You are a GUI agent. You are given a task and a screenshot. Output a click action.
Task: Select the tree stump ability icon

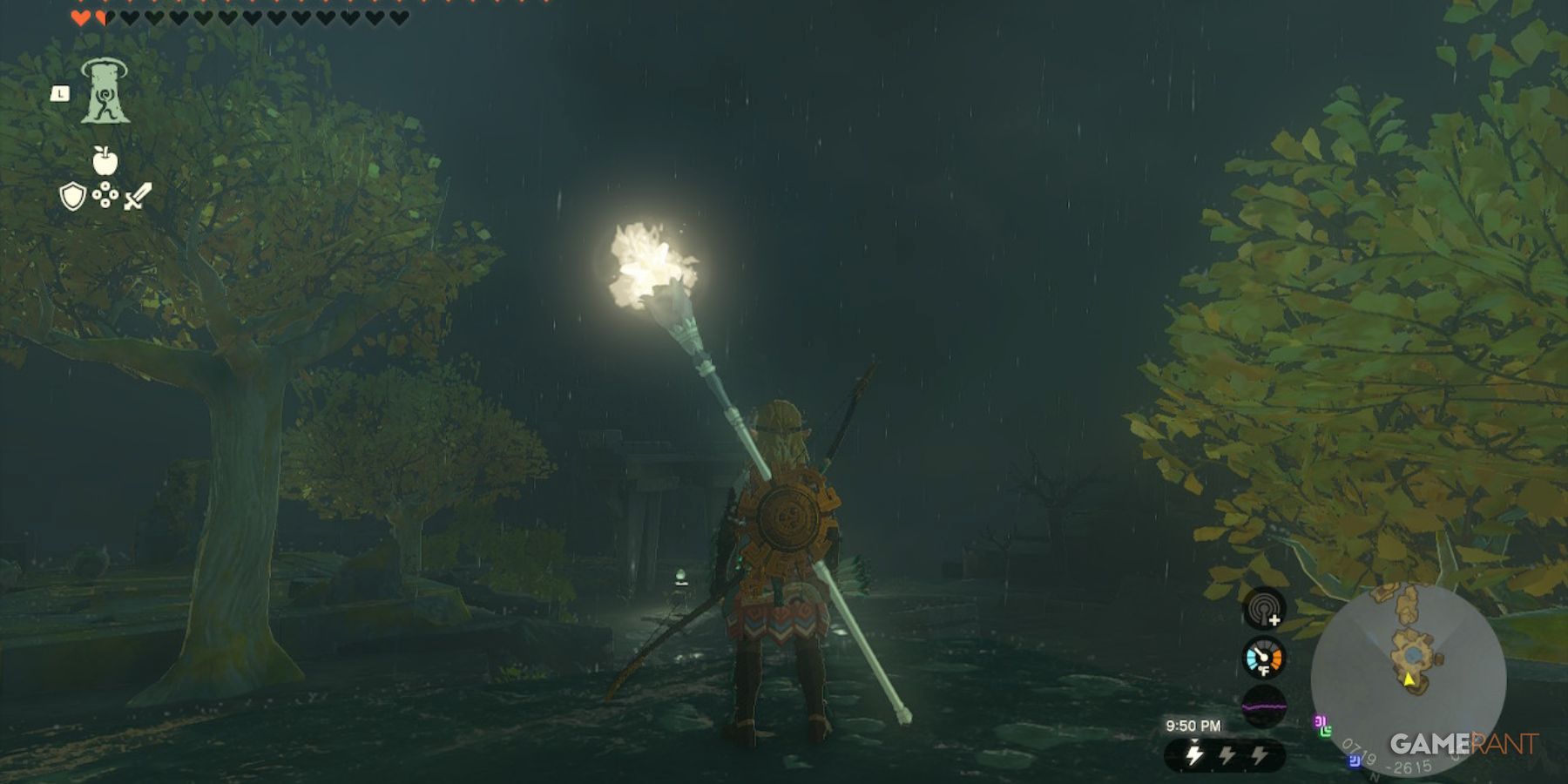coord(105,93)
